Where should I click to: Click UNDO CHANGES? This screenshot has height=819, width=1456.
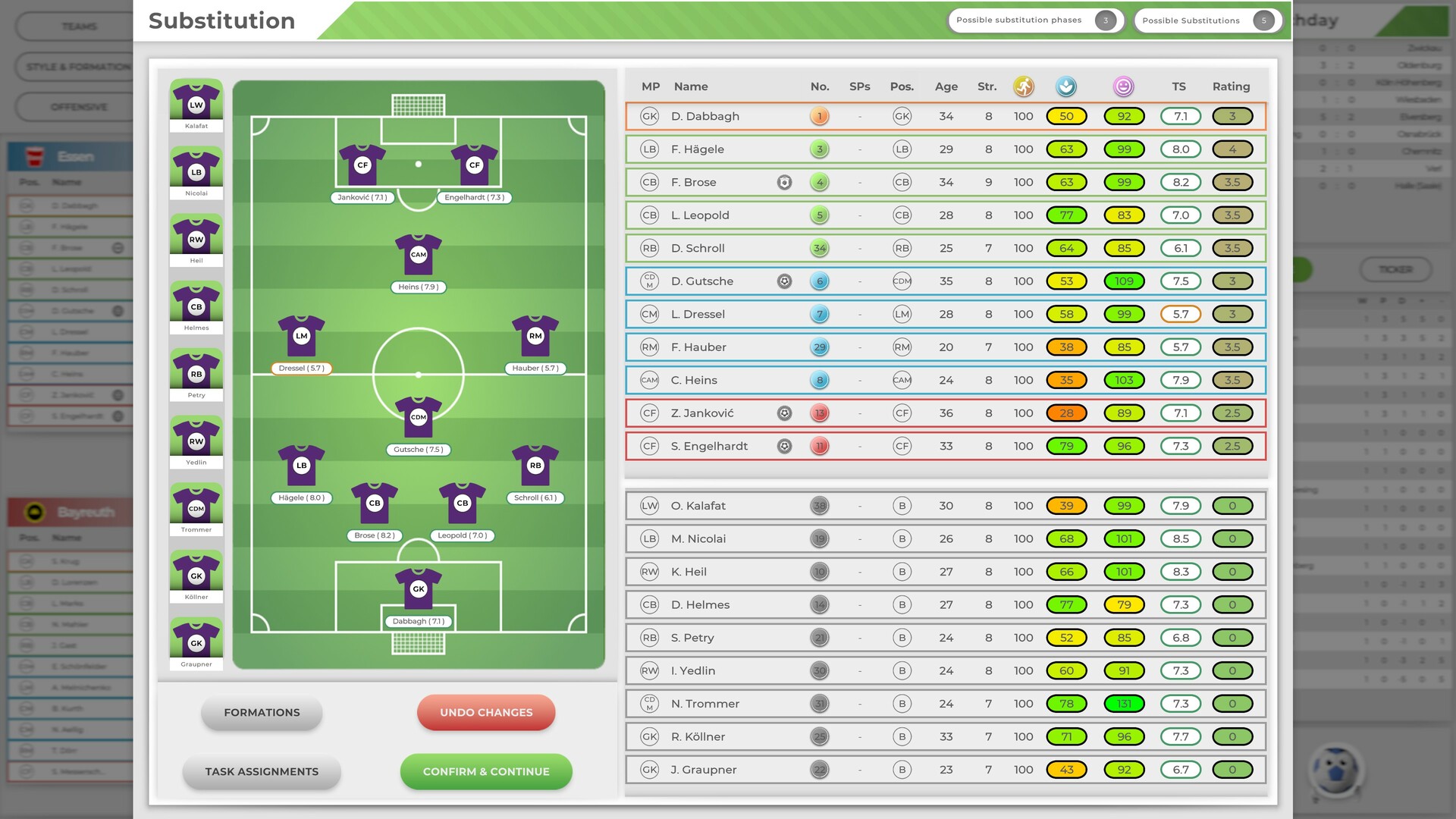tap(485, 712)
